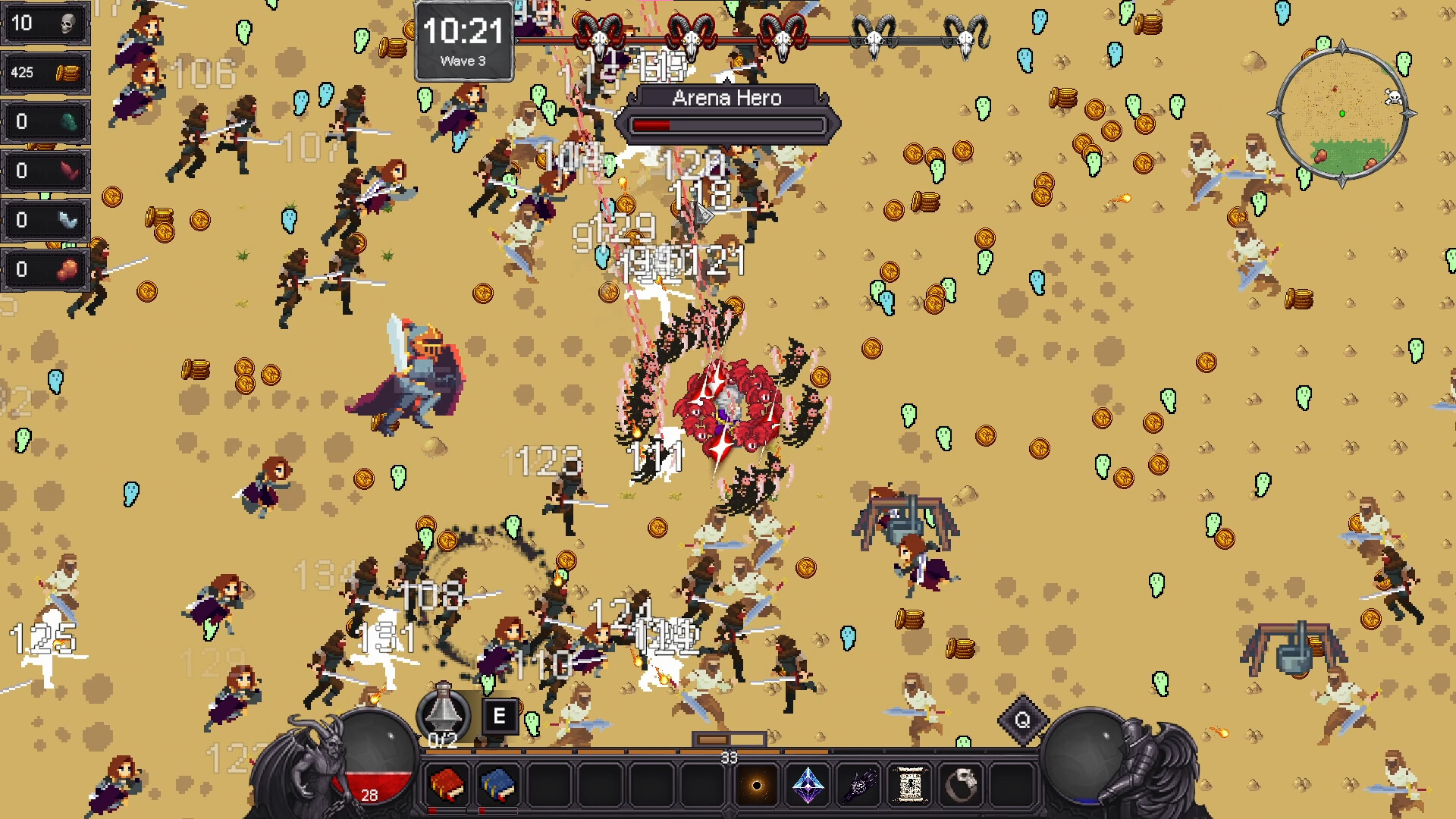
Task: Expand the Arena Hero nameplate
Action: coord(726,98)
